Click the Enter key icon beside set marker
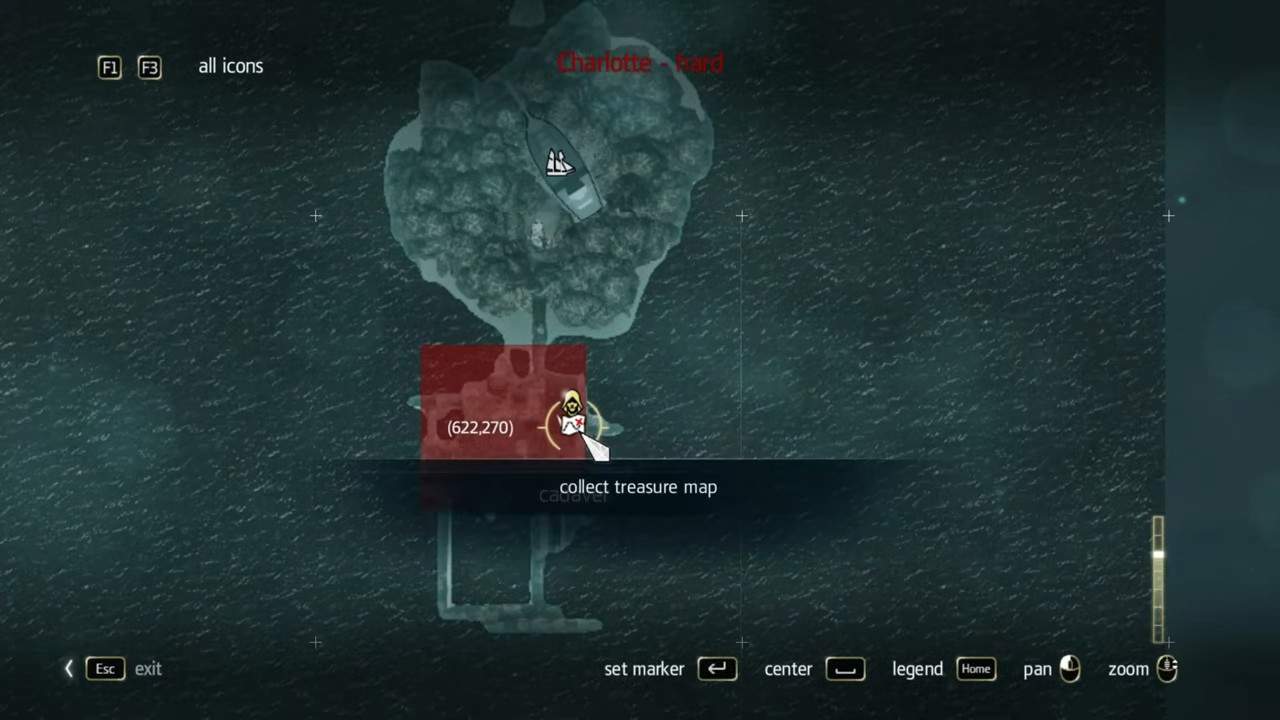 click(x=717, y=669)
